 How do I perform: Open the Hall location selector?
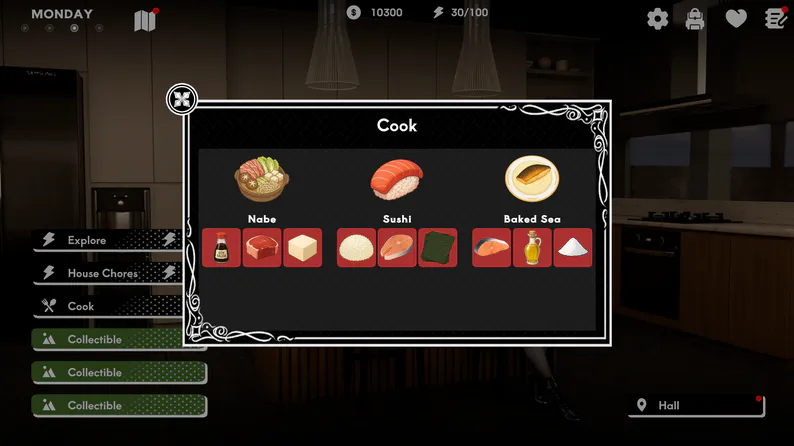point(697,405)
